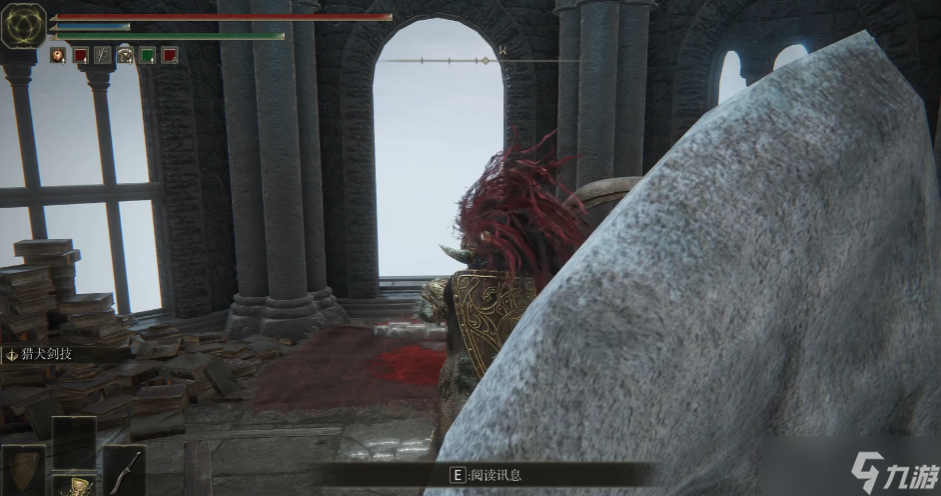
Task: Inspect the armor-shaped status buff icon
Action: (125, 55)
